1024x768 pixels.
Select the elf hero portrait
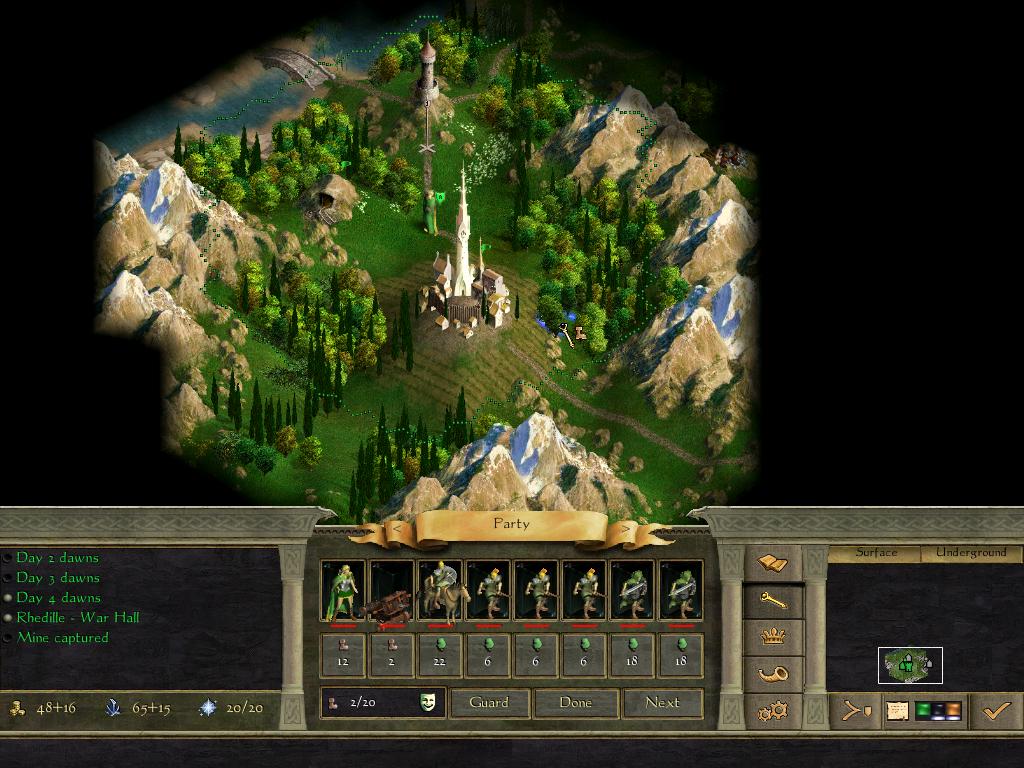pyautogui.click(x=343, y=591)
